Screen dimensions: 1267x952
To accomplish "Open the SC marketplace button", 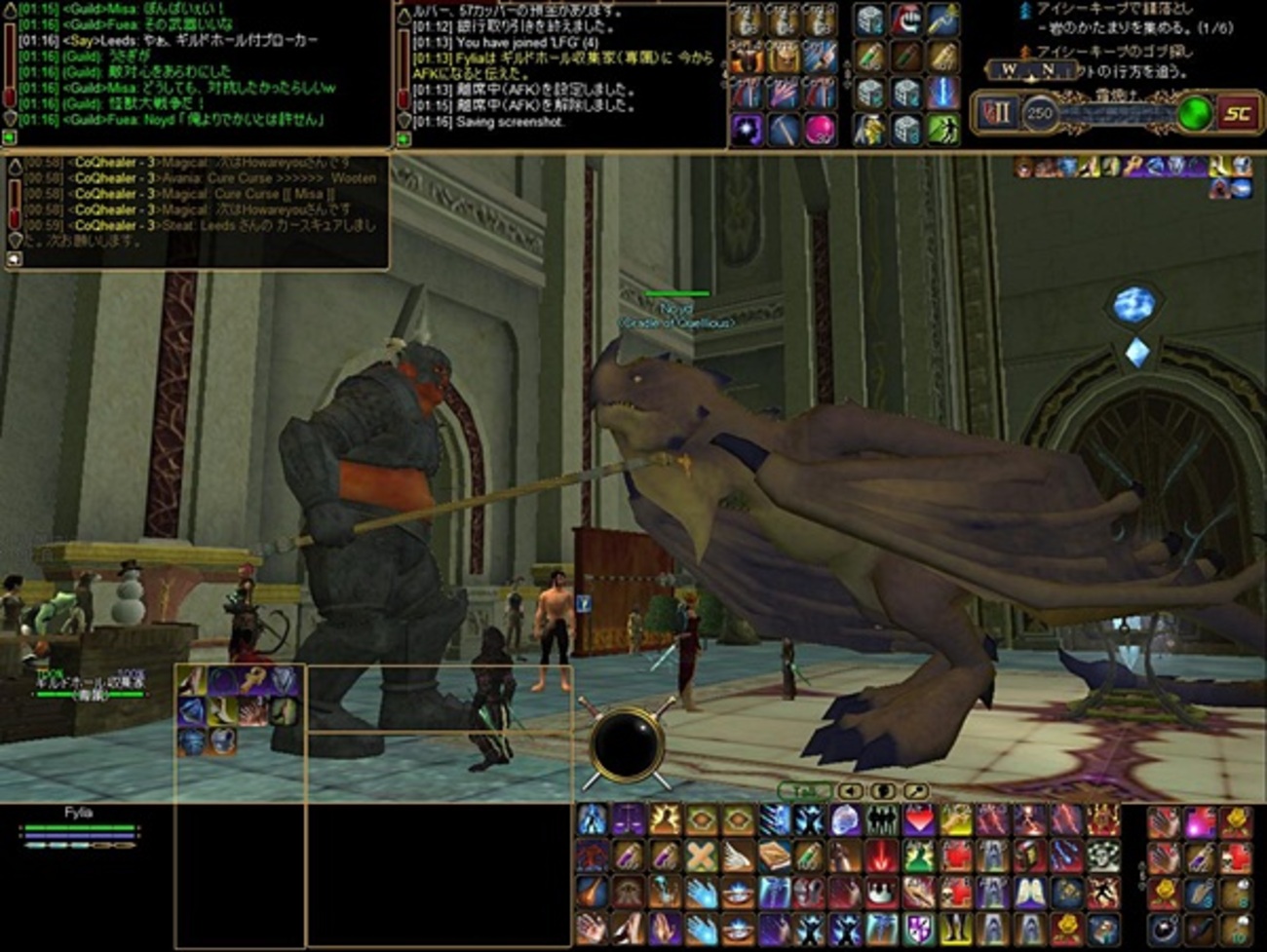I will pos(1237,113).
